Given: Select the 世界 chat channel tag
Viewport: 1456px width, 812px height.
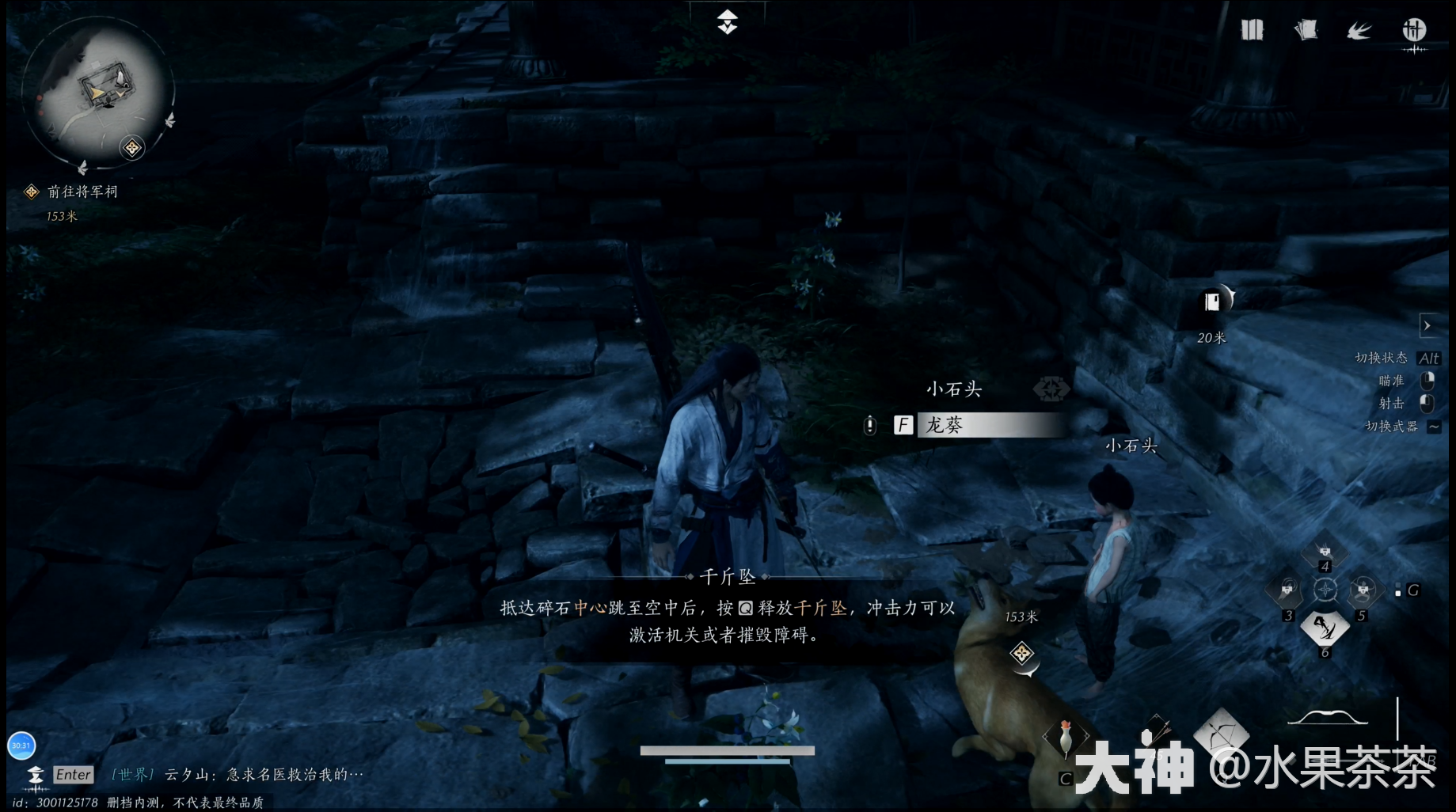Looking at the screenshot, I should point(131,776).
